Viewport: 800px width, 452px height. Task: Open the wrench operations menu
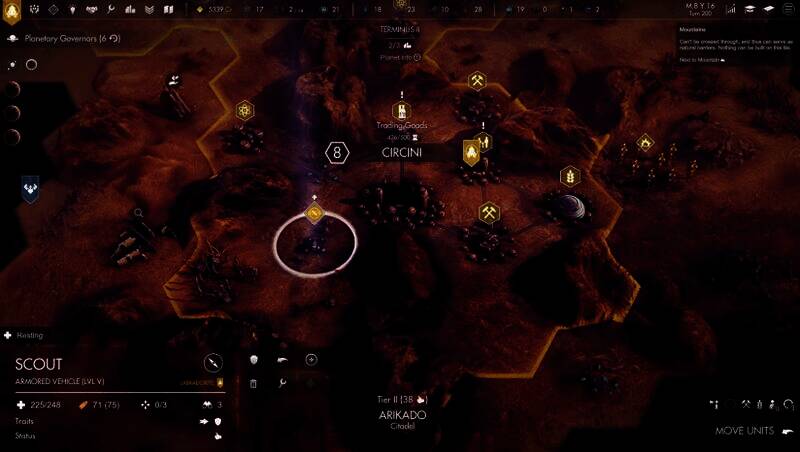click(111, 9)
